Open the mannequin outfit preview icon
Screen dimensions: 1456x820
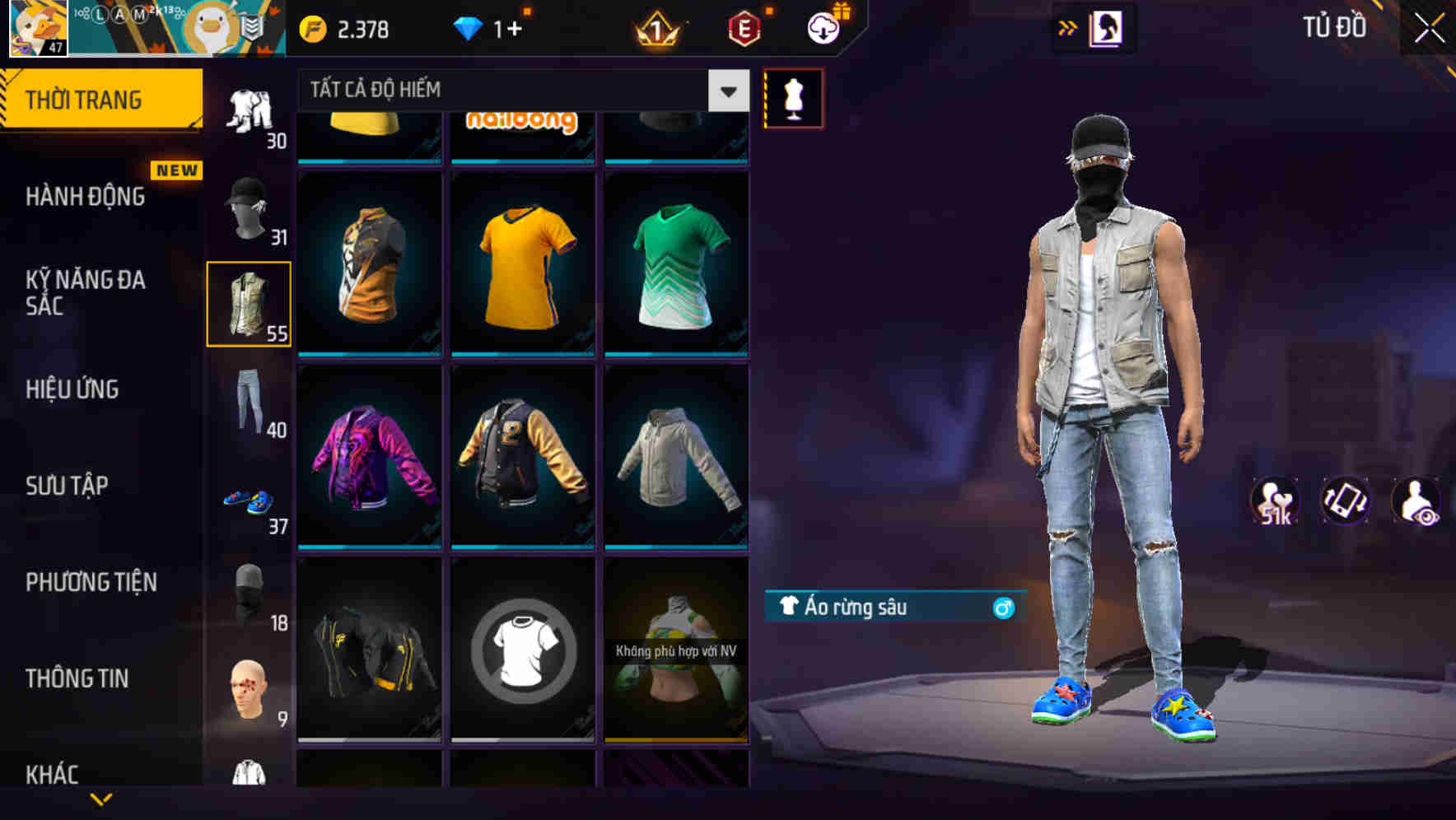793,97
